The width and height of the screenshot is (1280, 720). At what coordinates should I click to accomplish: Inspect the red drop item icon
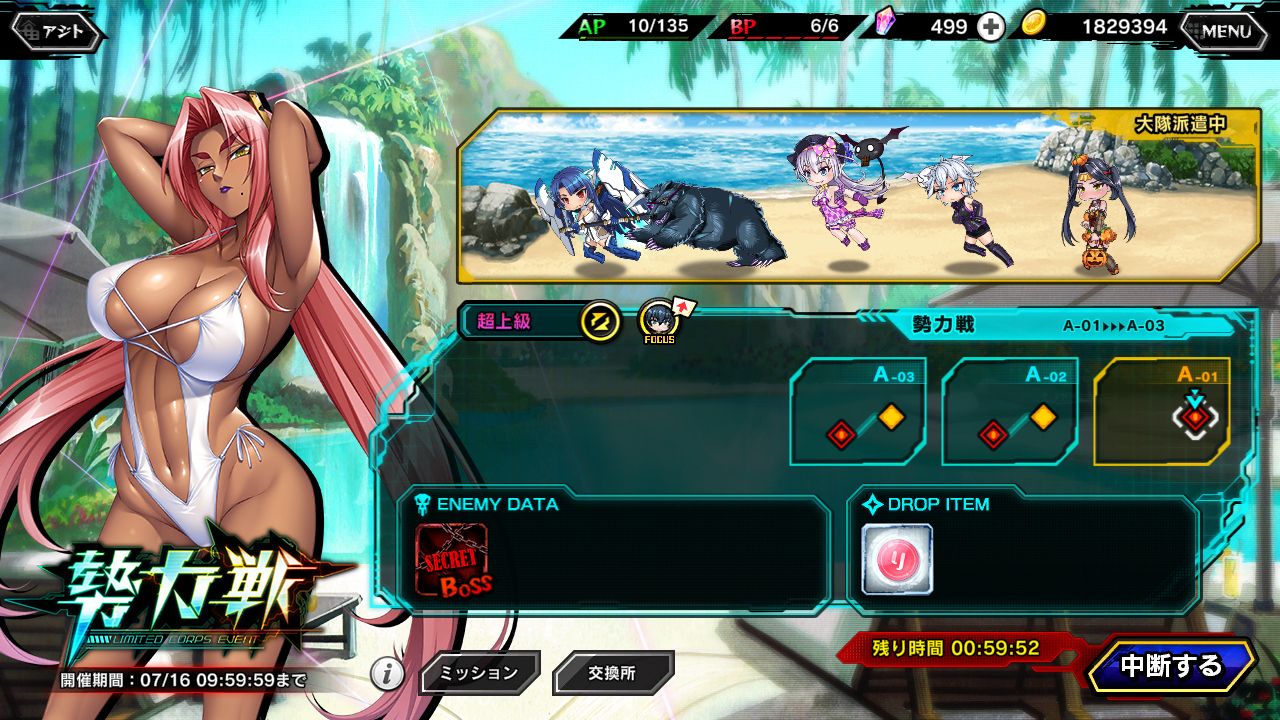pyautogui.click(x=897, y=559)
